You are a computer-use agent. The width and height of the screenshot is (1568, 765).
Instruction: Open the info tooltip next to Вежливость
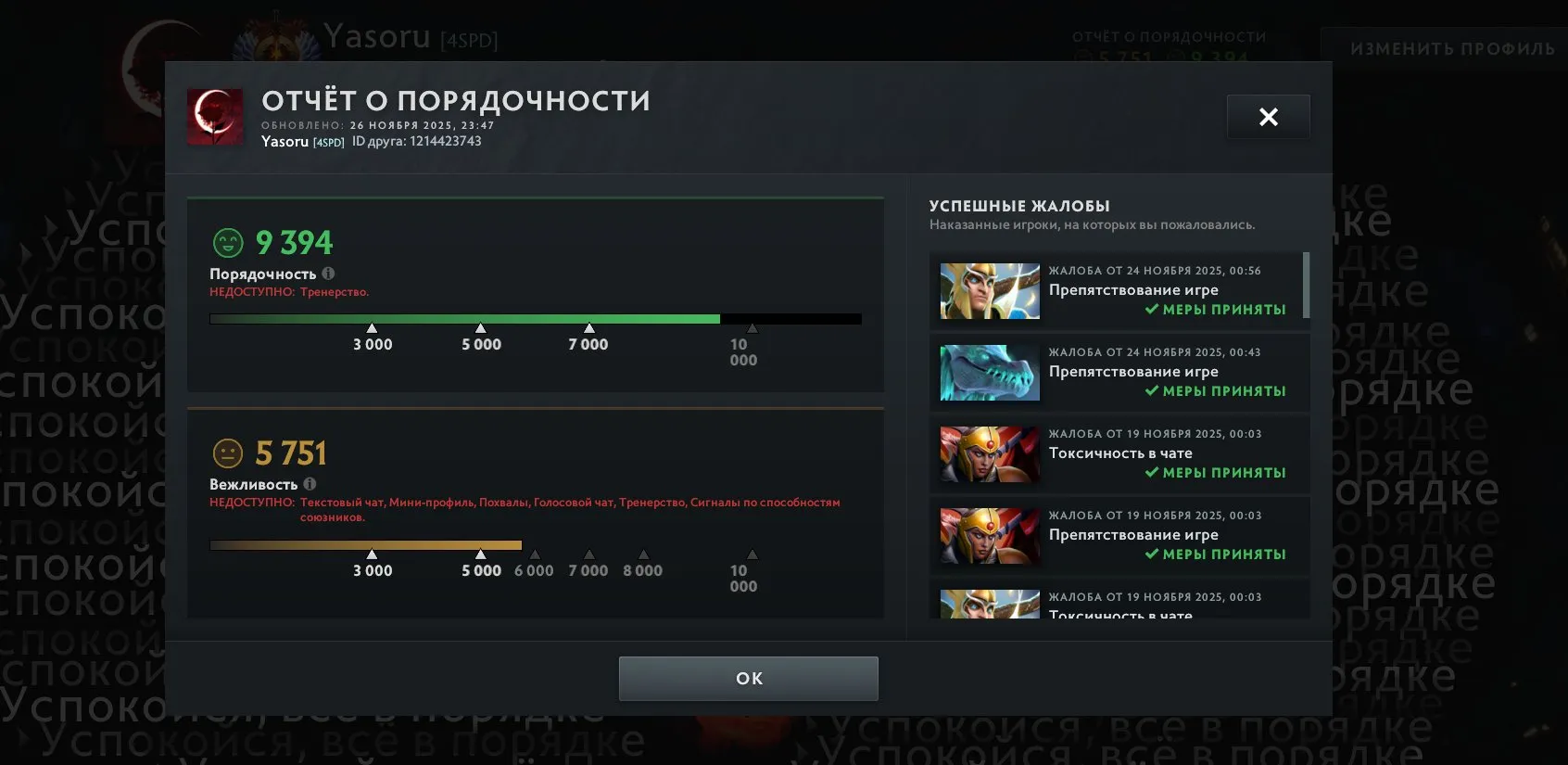coord(310,484)
